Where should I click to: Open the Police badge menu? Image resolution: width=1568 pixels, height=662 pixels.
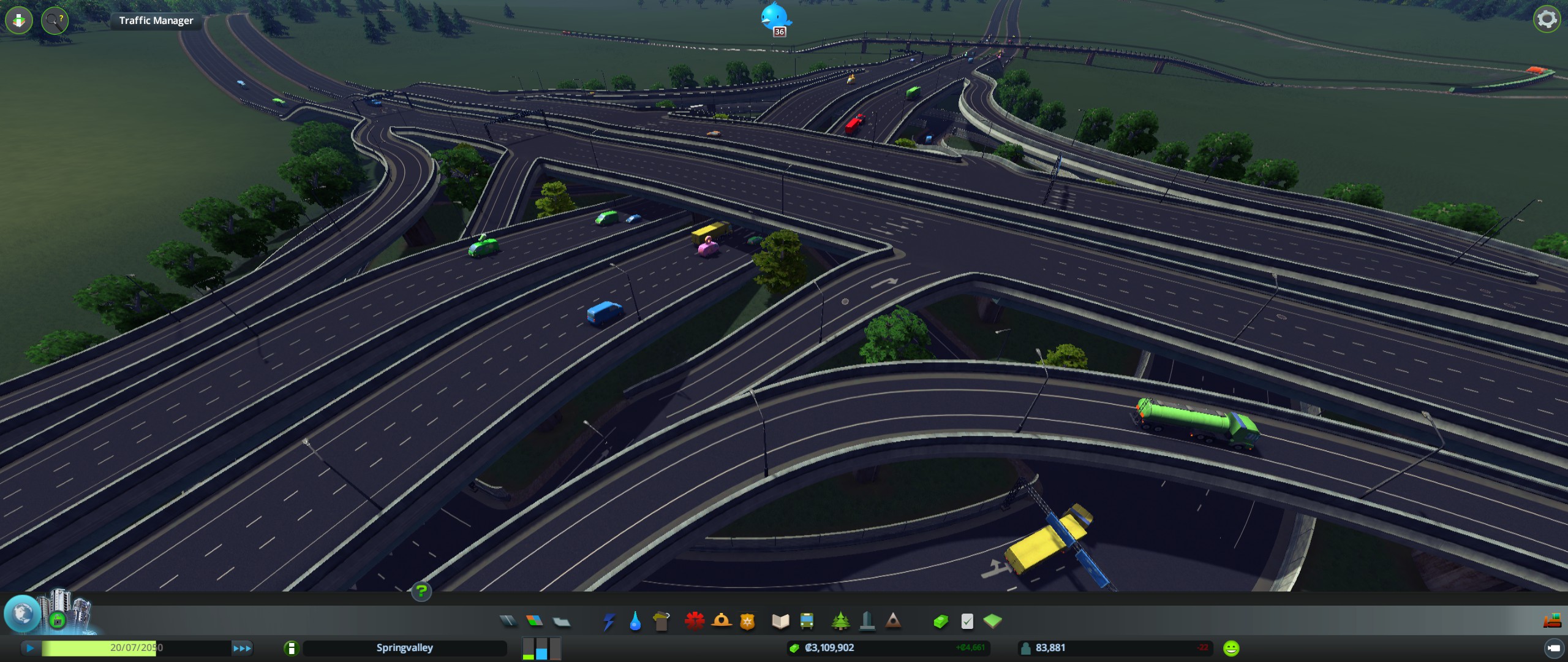pyautogui.click(x=747, y=622)
